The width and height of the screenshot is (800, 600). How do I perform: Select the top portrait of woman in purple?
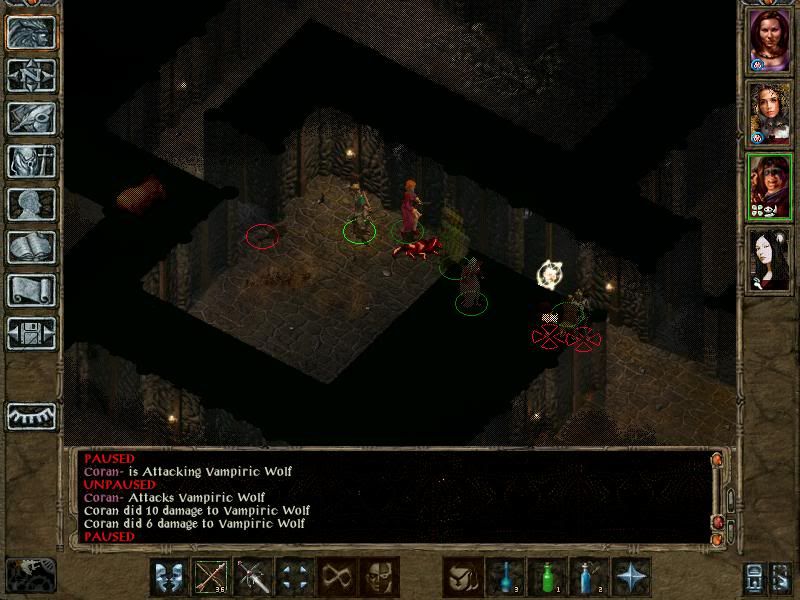pyautogui.click(x=770, y=42)
